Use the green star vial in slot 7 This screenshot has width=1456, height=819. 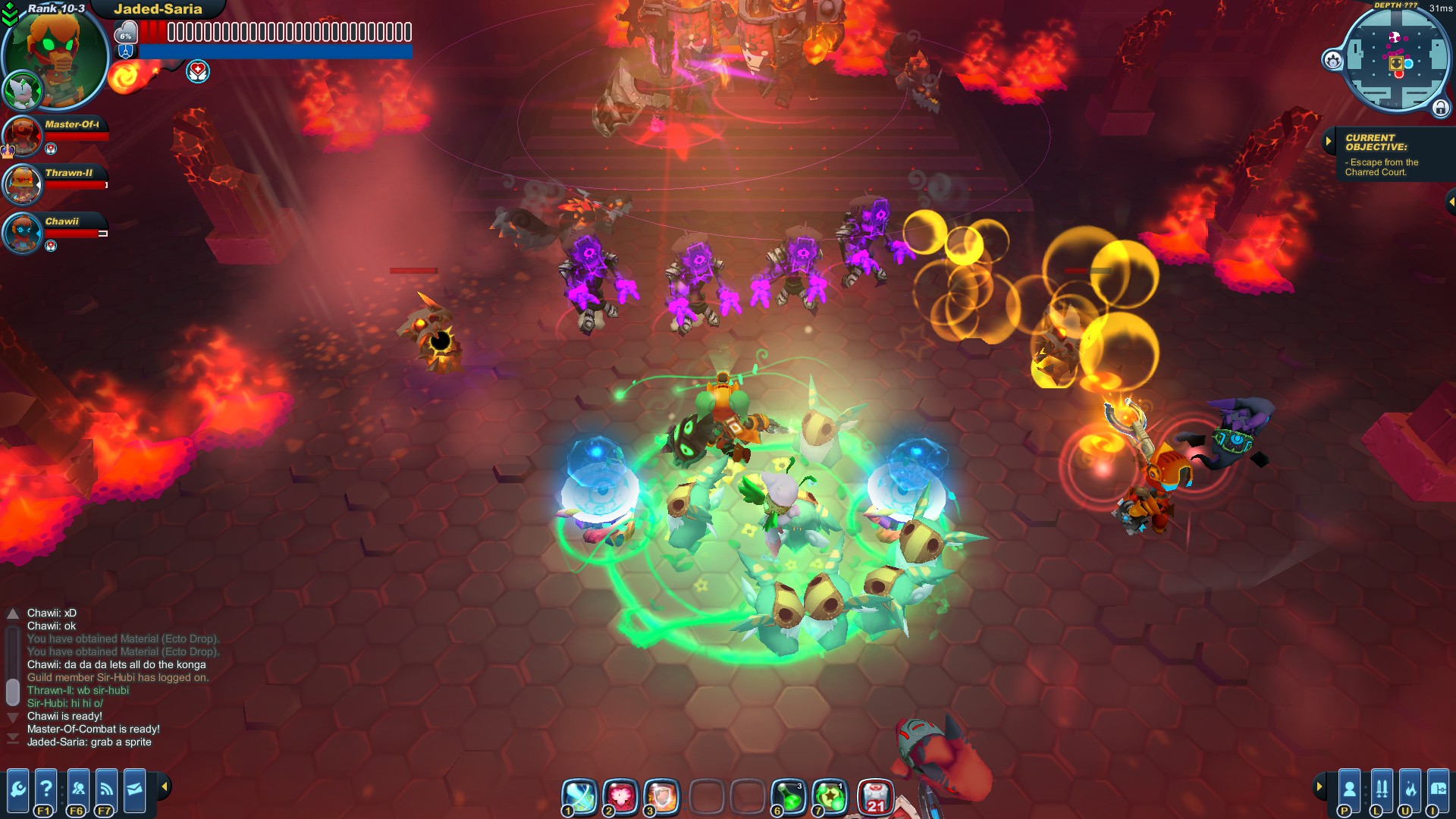pyautogui.click(x=830, y=796)
